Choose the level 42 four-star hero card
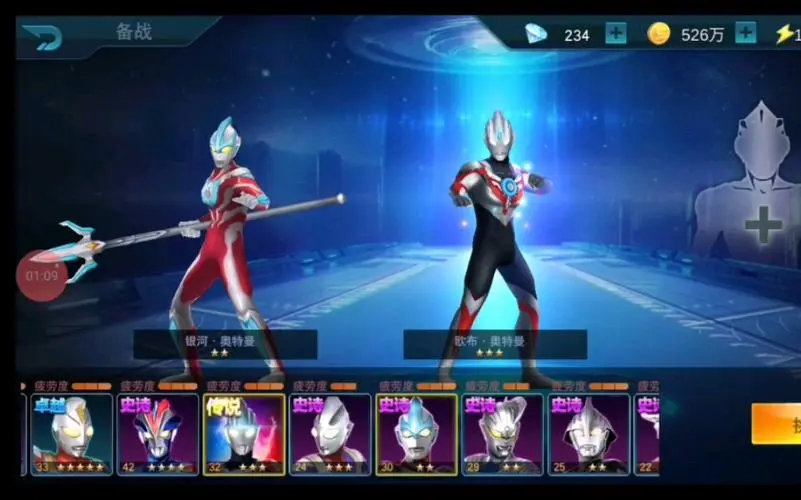801x500 pixels. pos(157,433)
